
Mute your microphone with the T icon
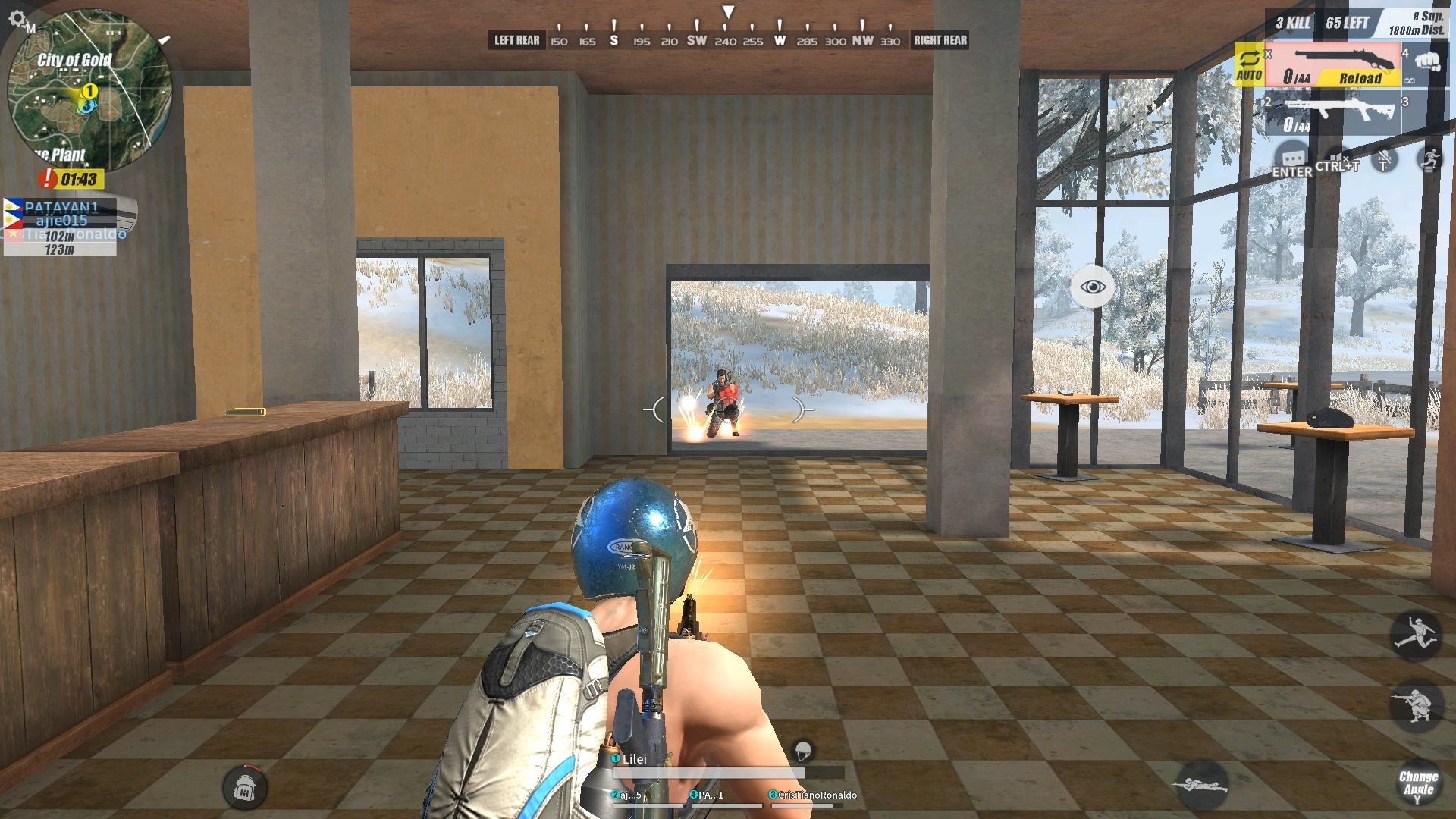1383,161
